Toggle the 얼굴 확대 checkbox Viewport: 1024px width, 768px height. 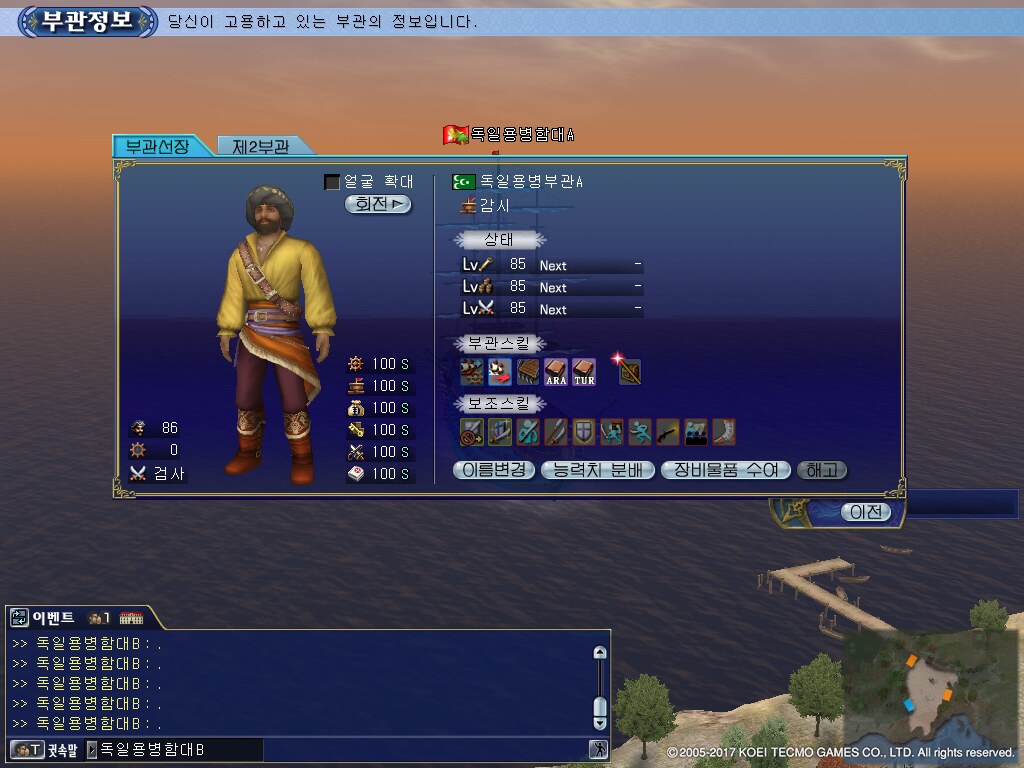click(x=332, y=182)
